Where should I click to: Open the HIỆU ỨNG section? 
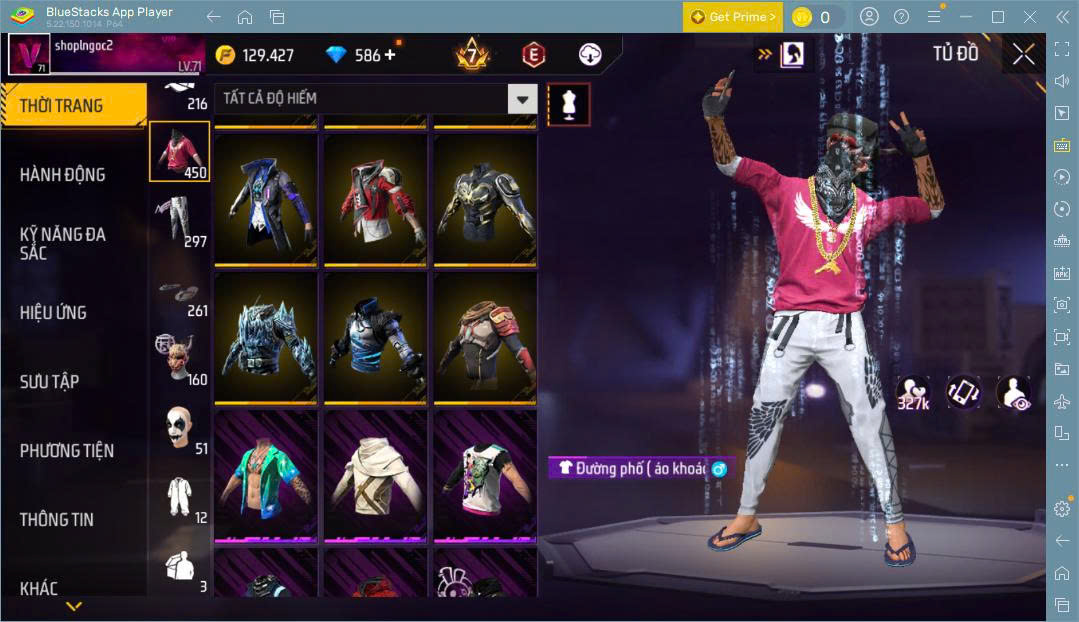[x=53, y=312]
